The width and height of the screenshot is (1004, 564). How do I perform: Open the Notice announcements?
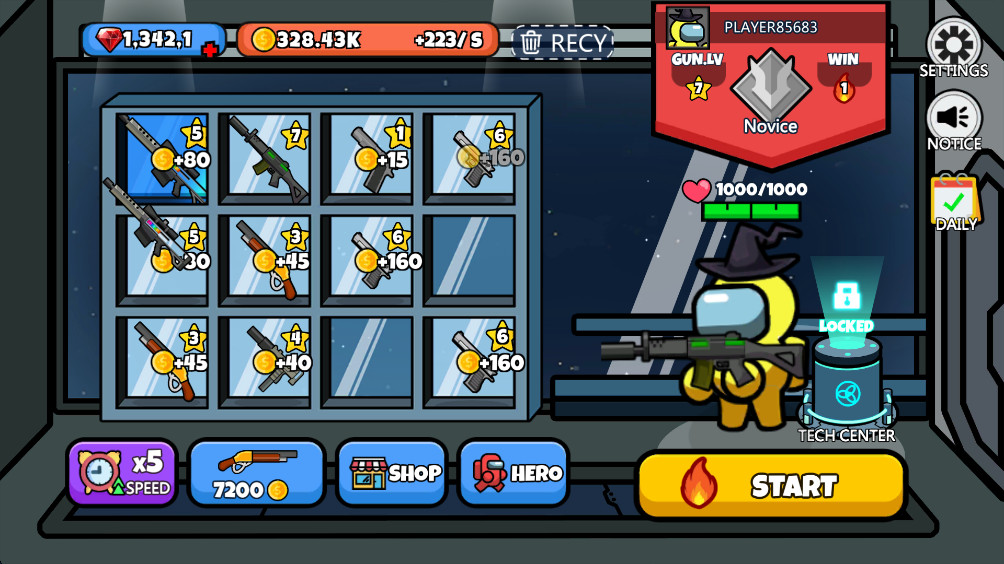[953, 118]
